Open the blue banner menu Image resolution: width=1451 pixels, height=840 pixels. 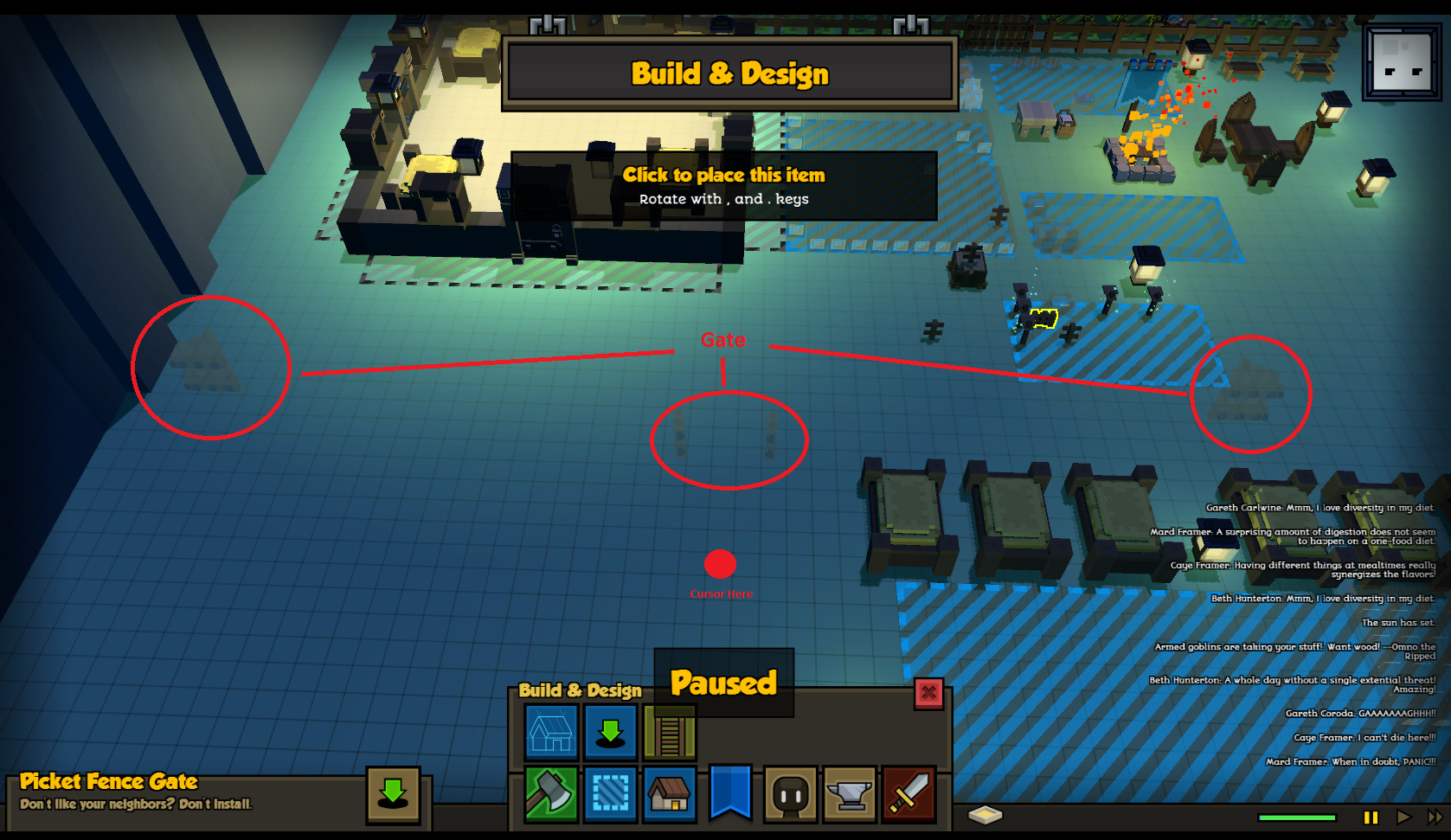click(730, 792)
